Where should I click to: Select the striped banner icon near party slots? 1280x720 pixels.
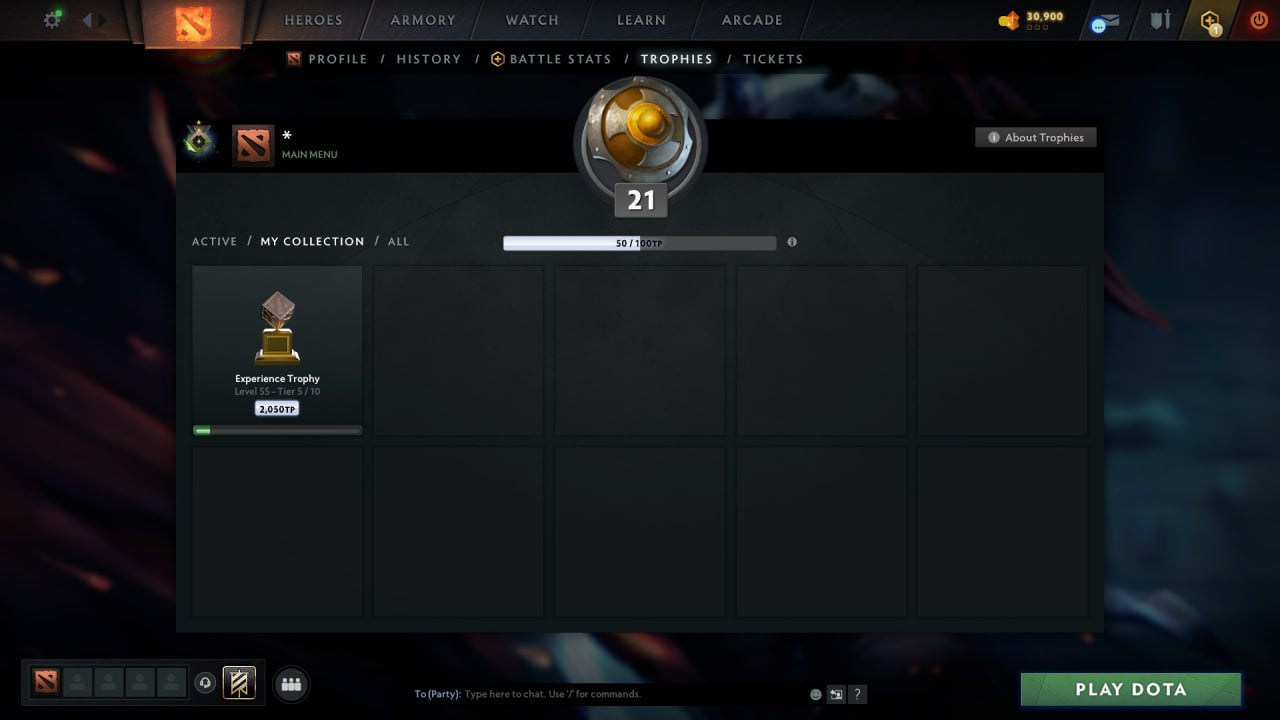237,683
